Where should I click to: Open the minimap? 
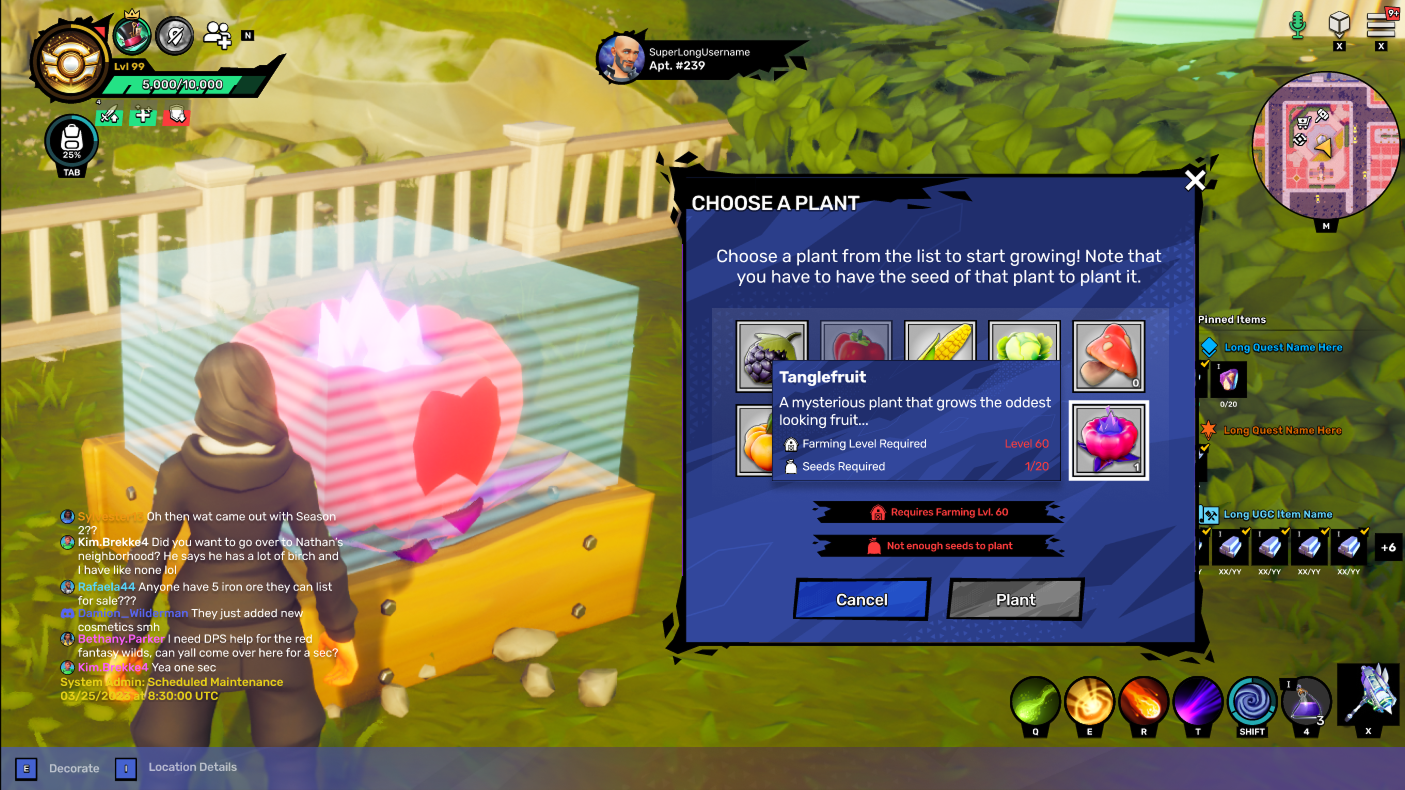point(1326,146)
